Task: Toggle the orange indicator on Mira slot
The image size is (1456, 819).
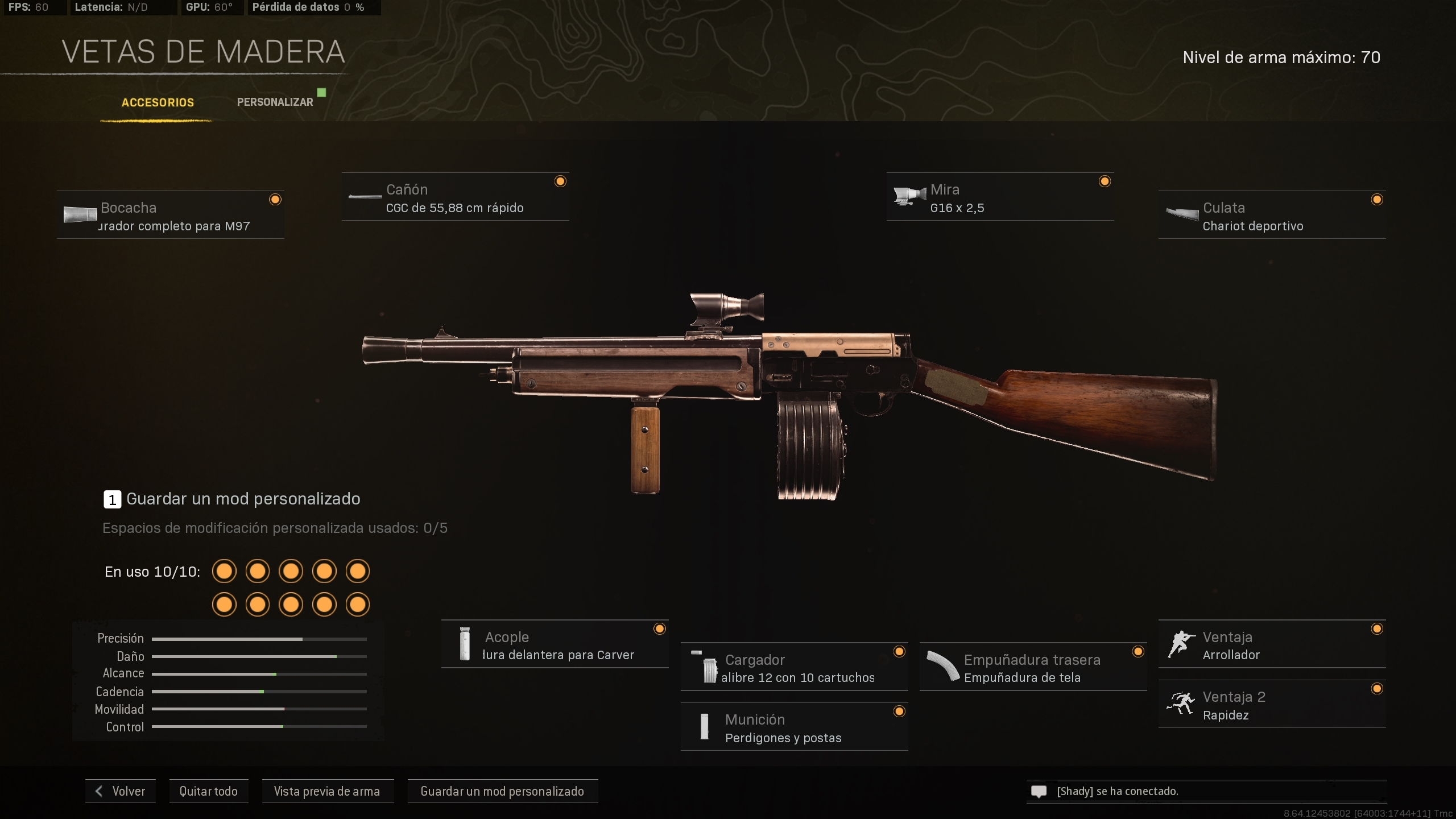Action: click(x=1104, y=181)
